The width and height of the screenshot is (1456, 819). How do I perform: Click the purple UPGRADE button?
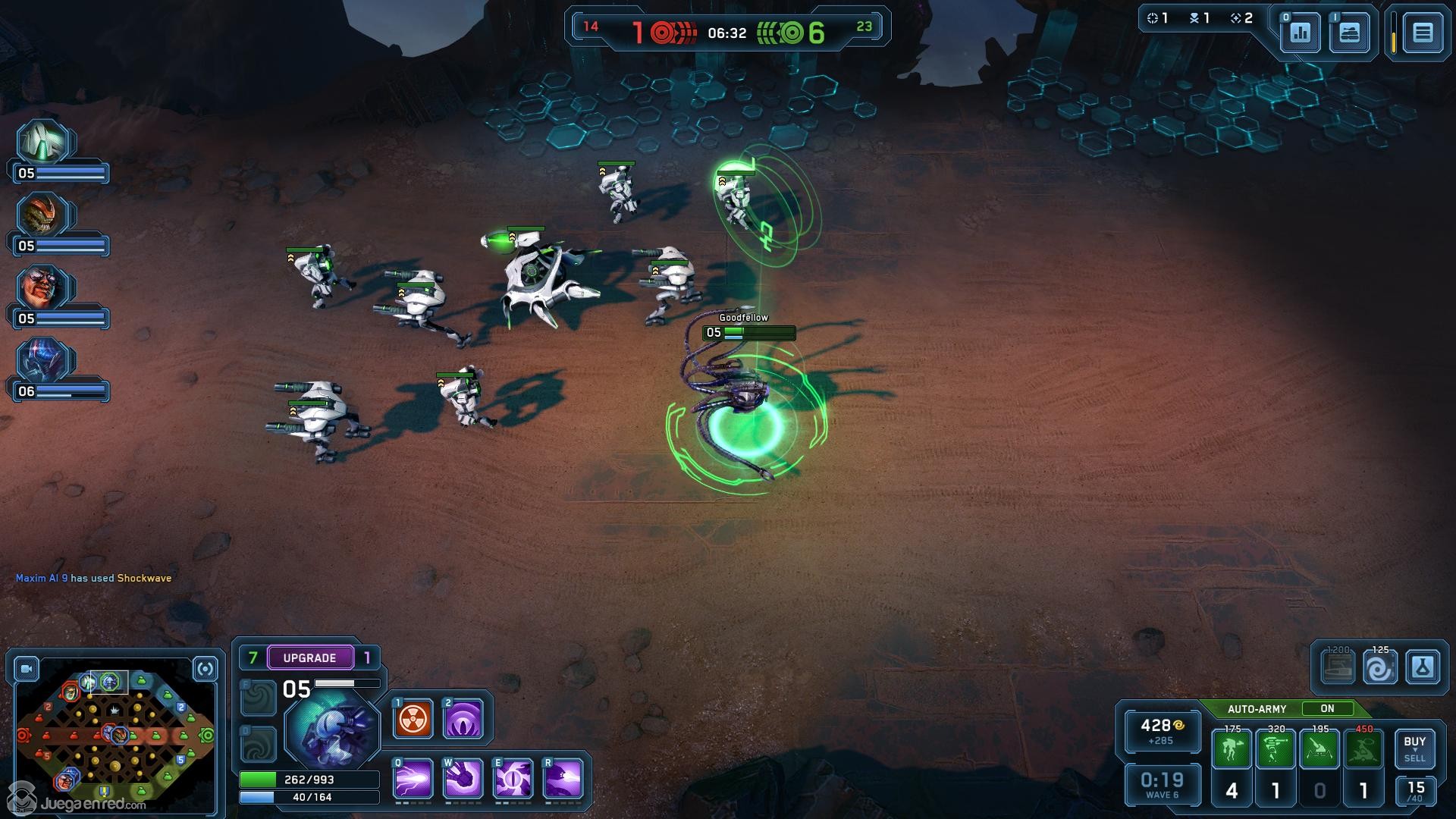coord(310,657)
